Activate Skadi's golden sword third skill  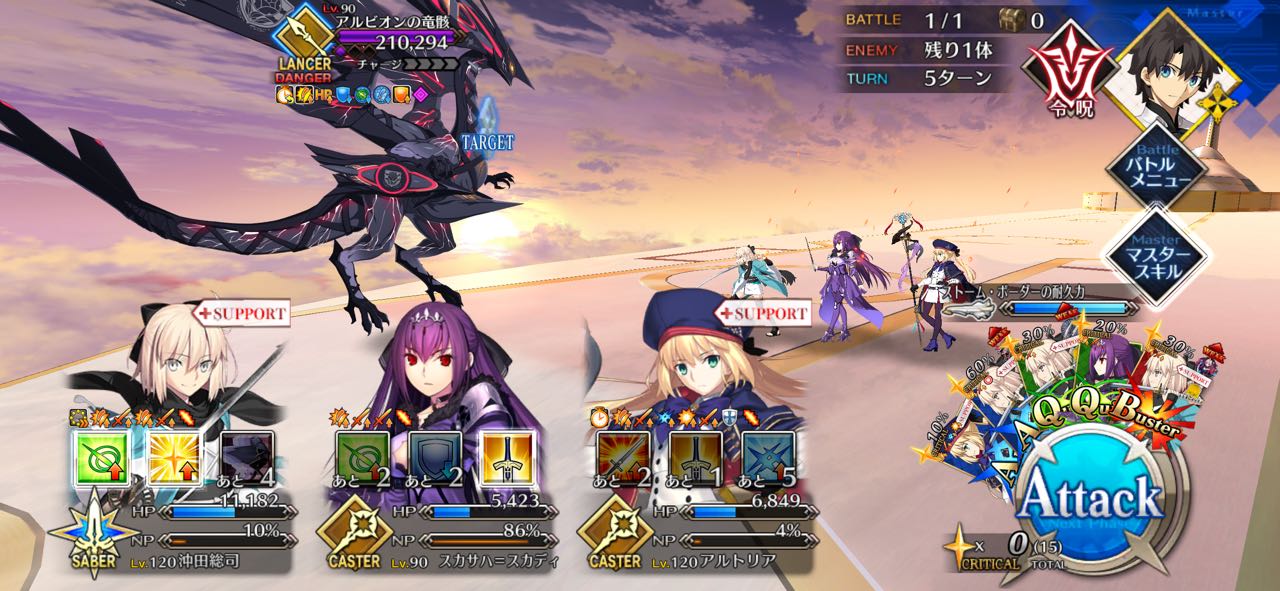pyautogui.click(x=506, y=458)
